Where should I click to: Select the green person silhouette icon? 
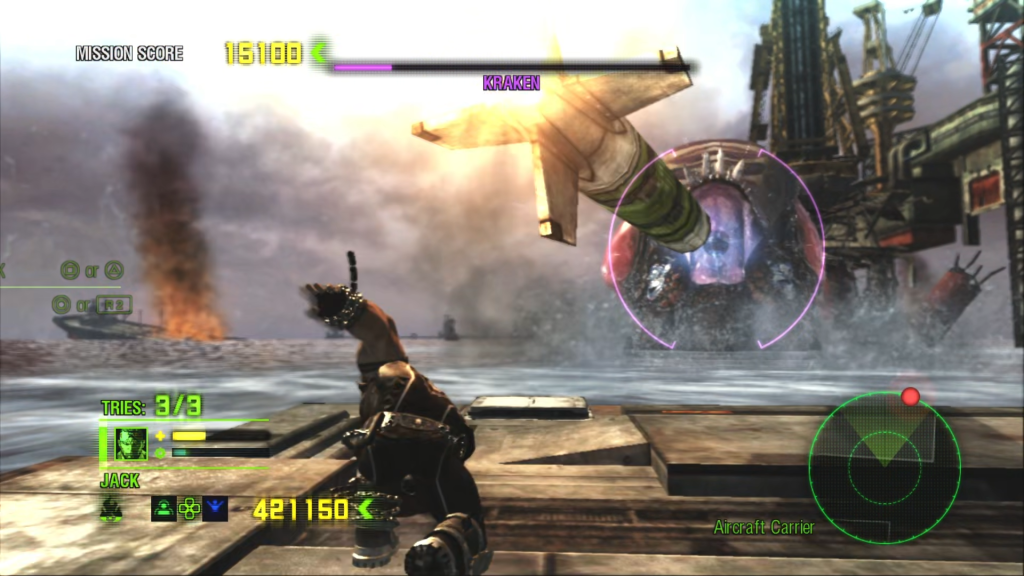coord(163,509)
